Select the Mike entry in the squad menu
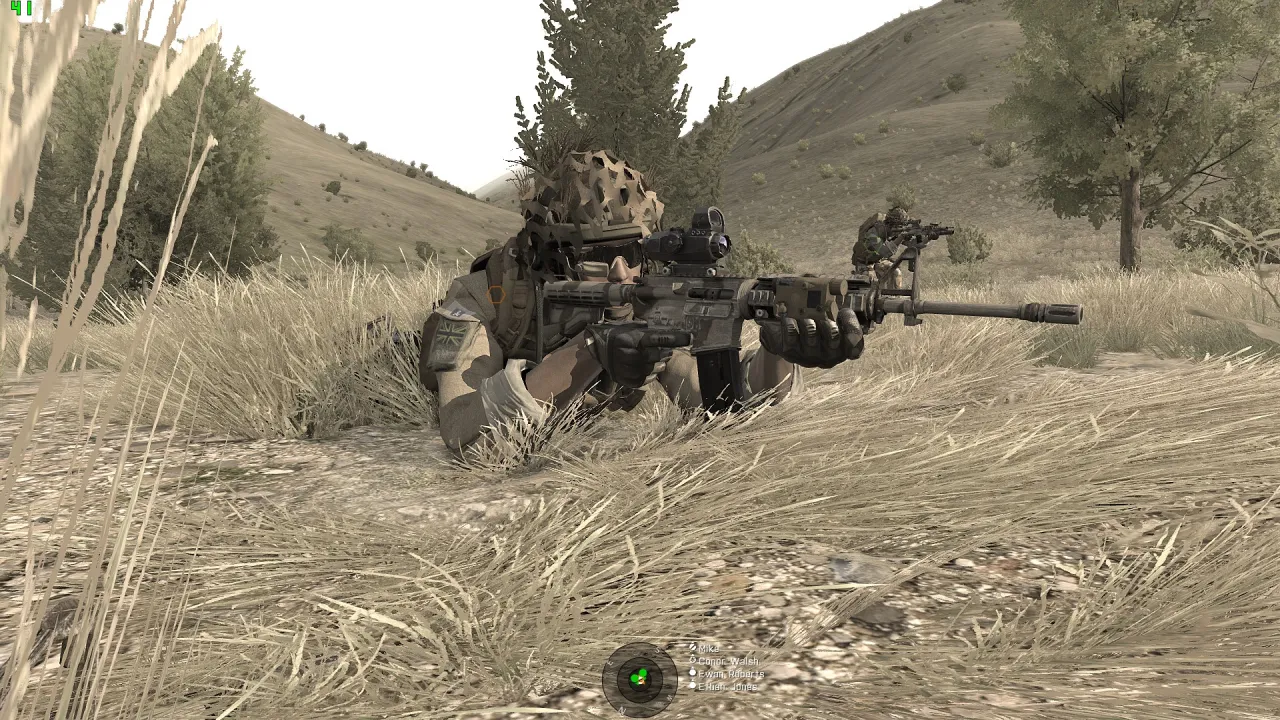Viewport: 1280px width, 720px height. click(709, 649)
